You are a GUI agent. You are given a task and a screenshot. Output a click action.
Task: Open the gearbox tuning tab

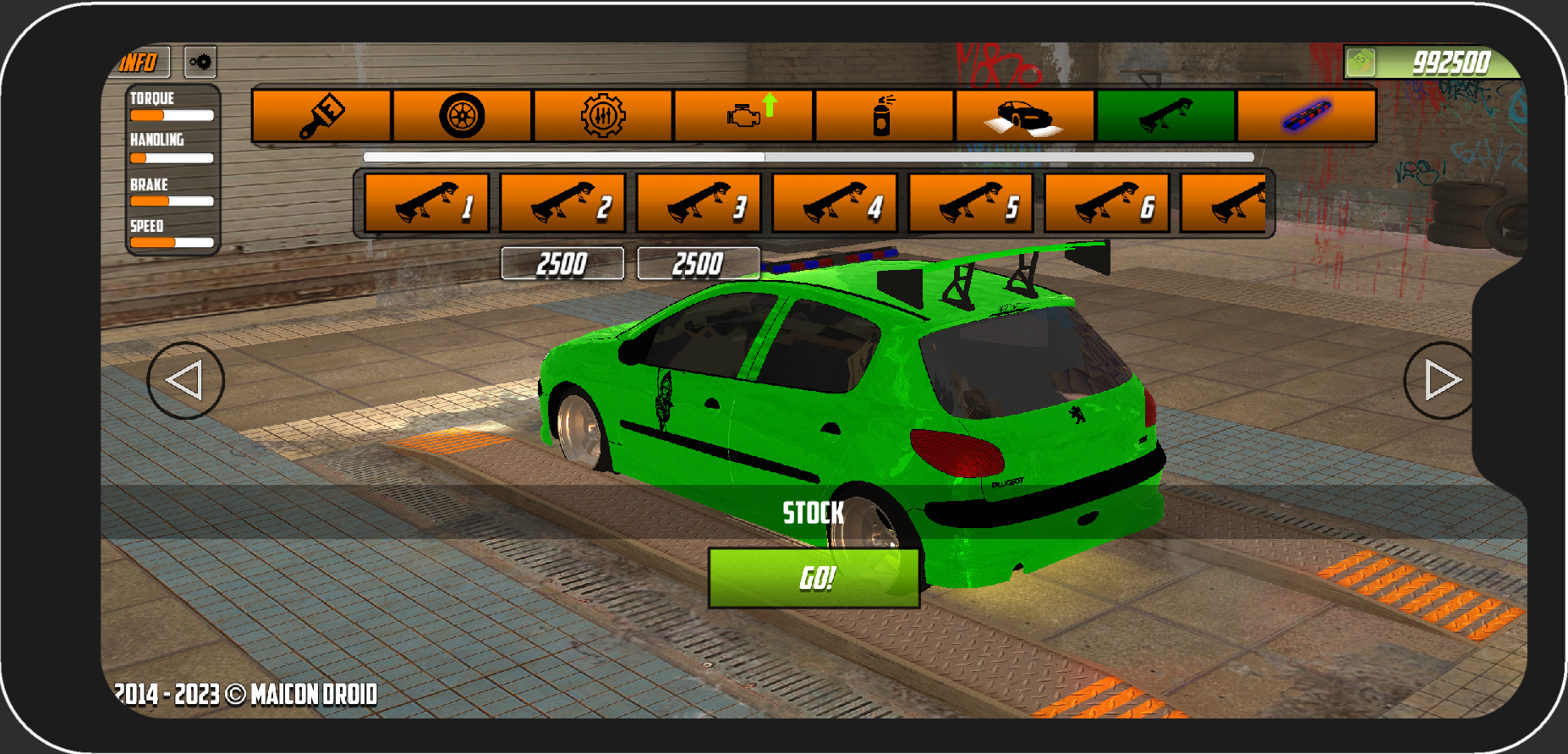[x=603, y=115]
